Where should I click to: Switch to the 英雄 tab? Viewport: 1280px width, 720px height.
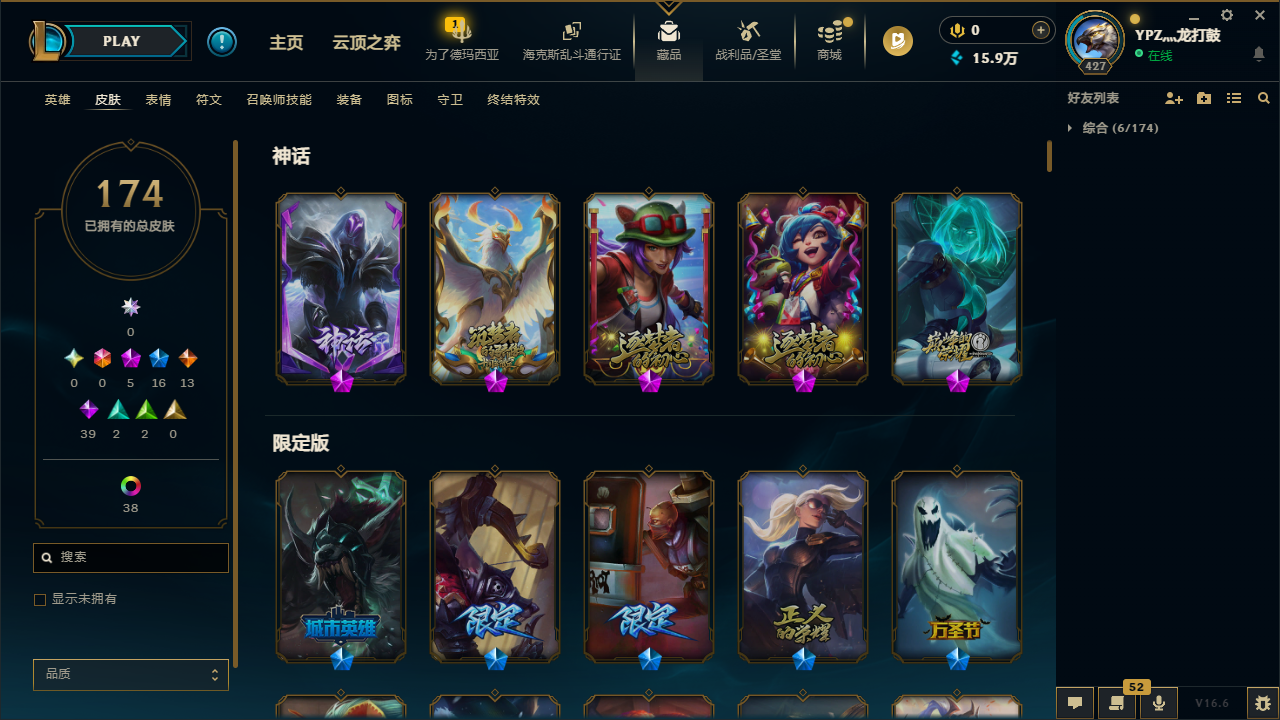pyautogui.click(x=57, y=100)
